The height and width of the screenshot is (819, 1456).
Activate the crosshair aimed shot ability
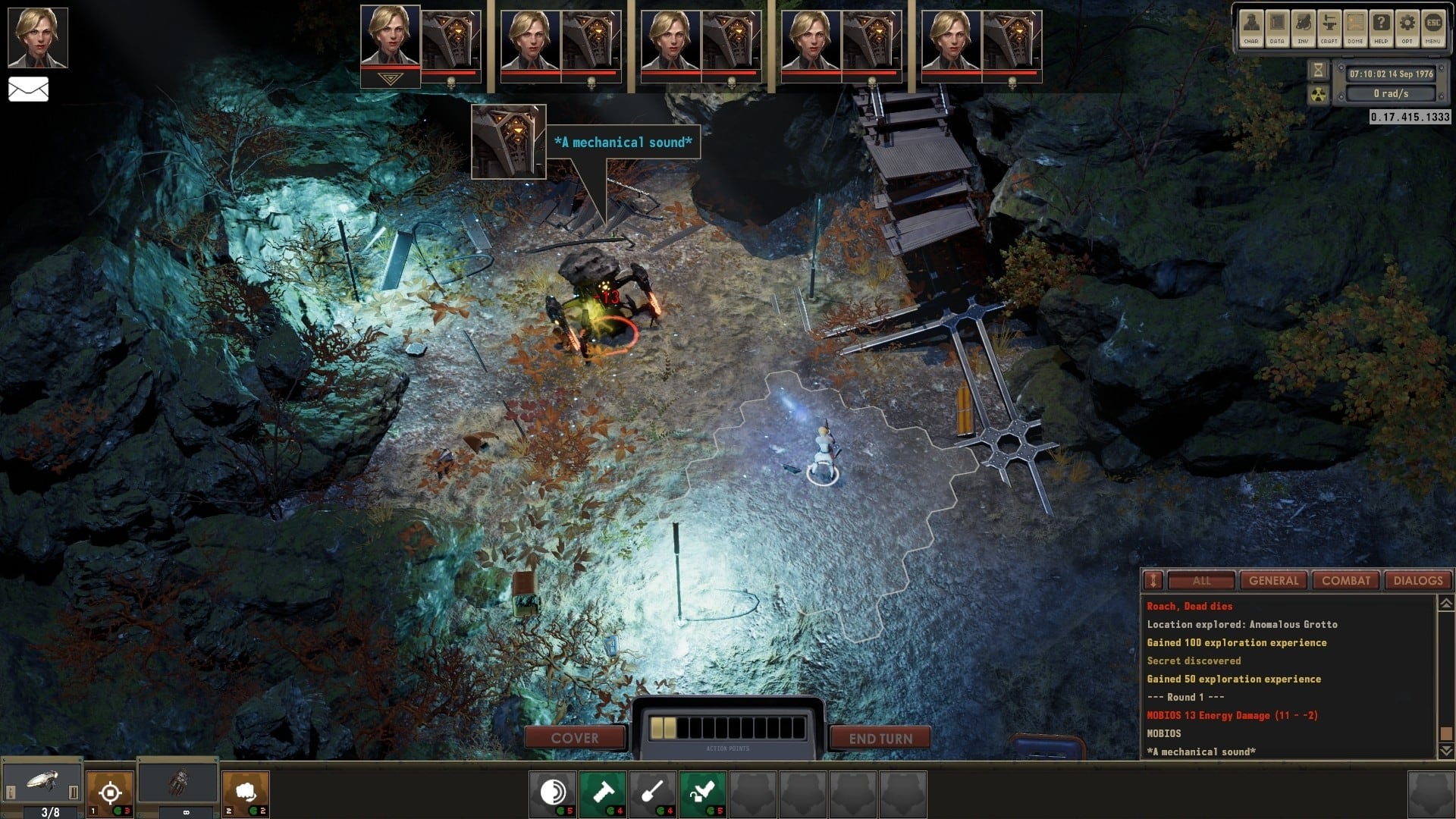(x=110, y=793)
